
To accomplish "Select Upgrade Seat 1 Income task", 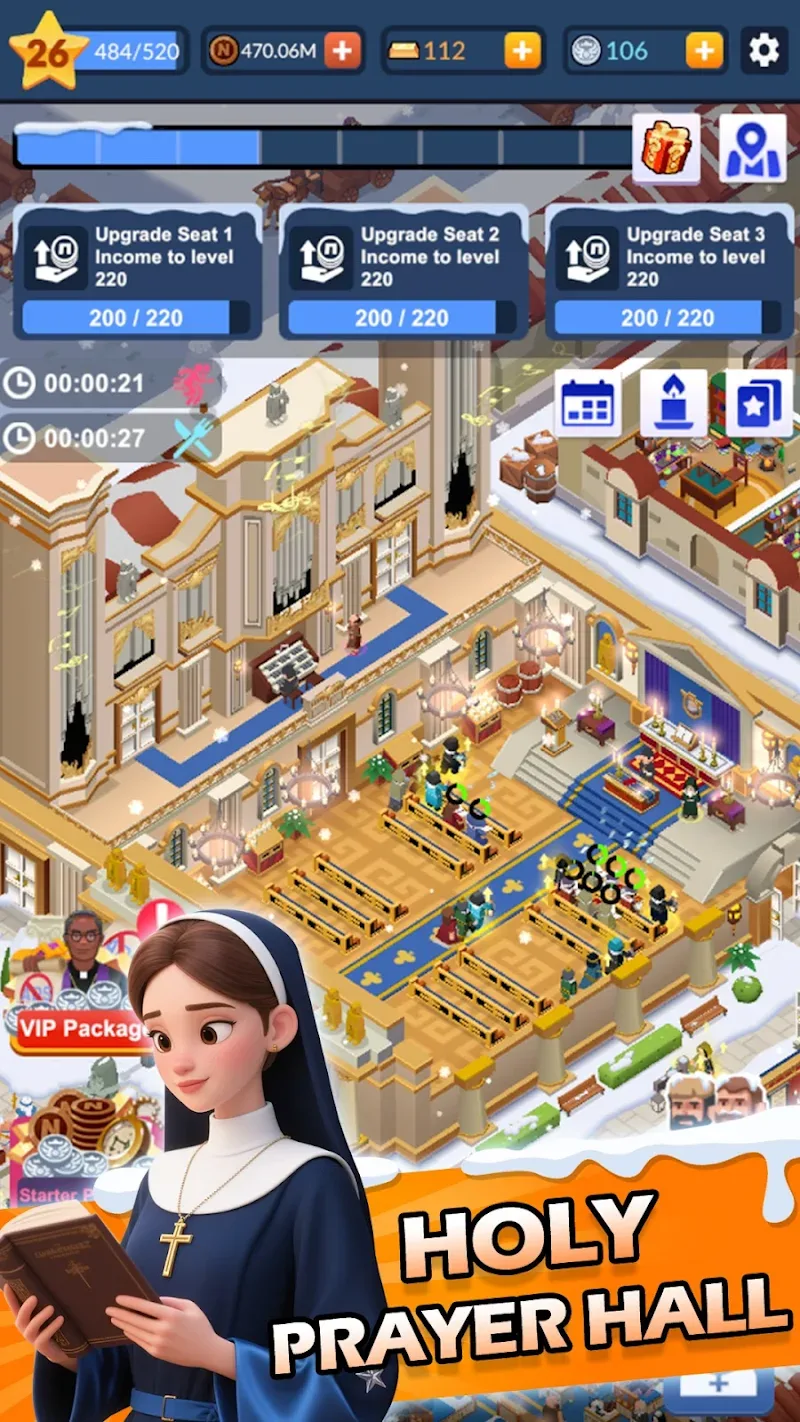I will coord(137,272).
